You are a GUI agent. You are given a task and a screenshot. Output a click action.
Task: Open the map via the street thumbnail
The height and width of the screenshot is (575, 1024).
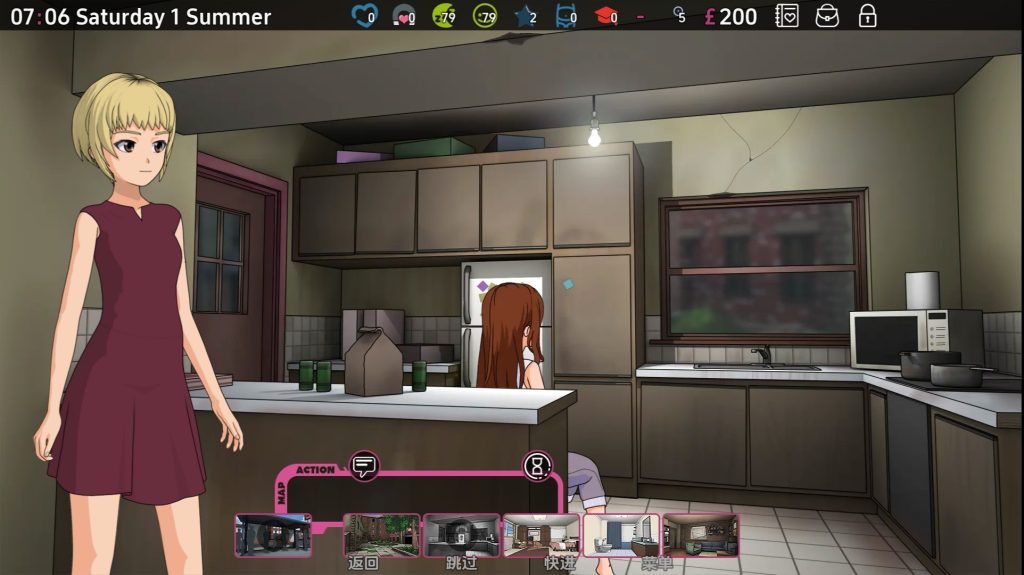point(273,535)
